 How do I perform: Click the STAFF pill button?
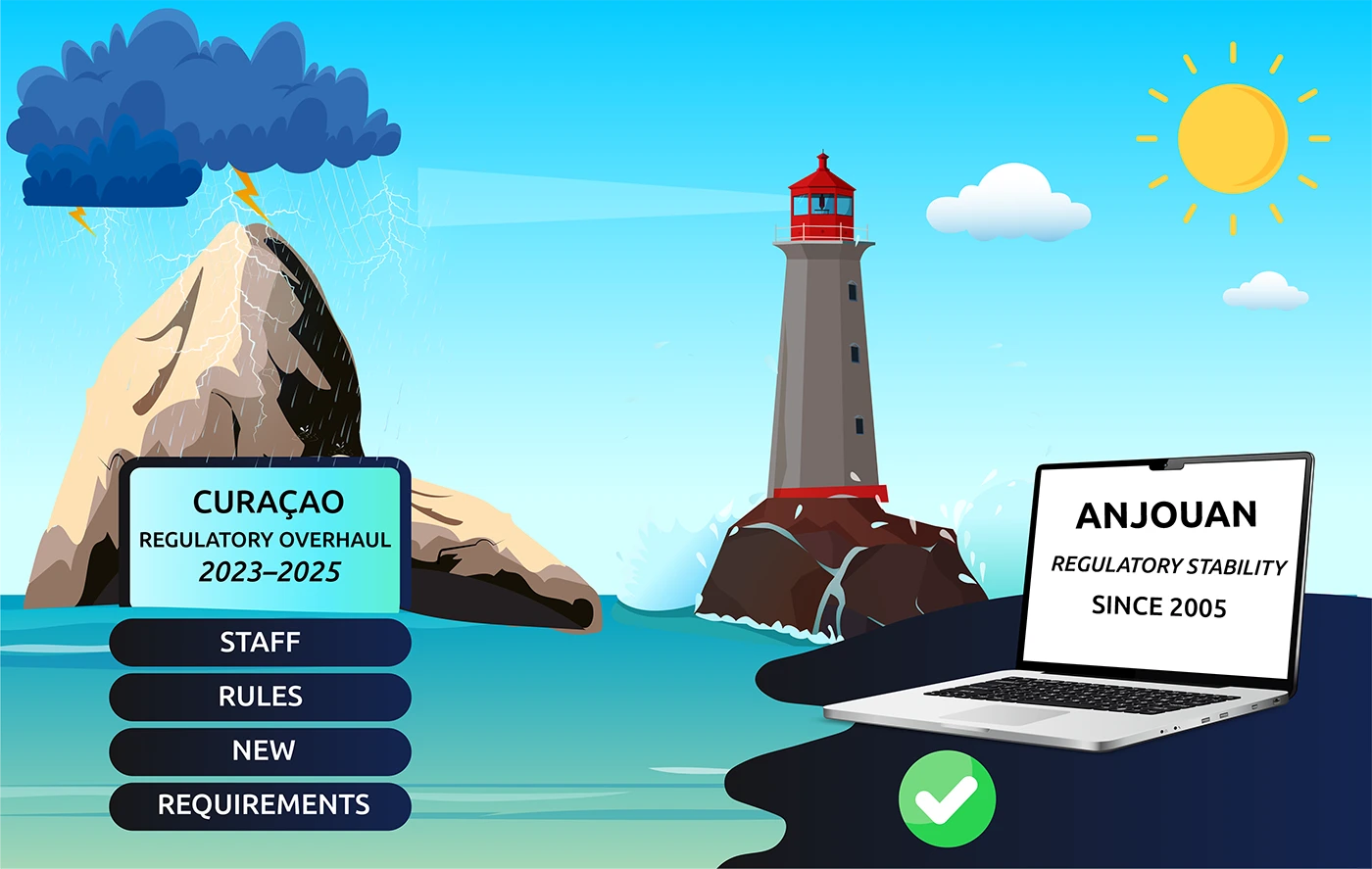pyautogui.click(x=260, y=642)
